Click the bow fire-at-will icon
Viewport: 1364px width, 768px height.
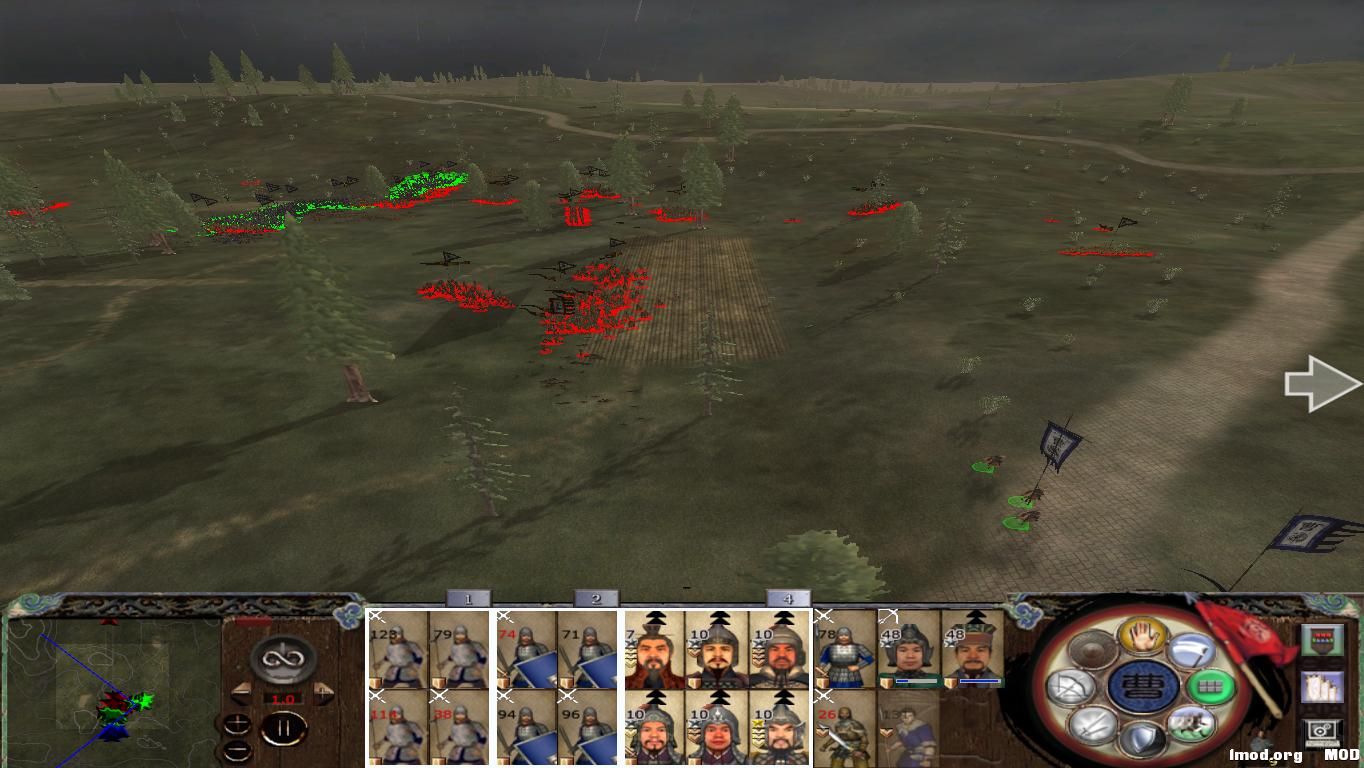click(x=1069, y=685)
